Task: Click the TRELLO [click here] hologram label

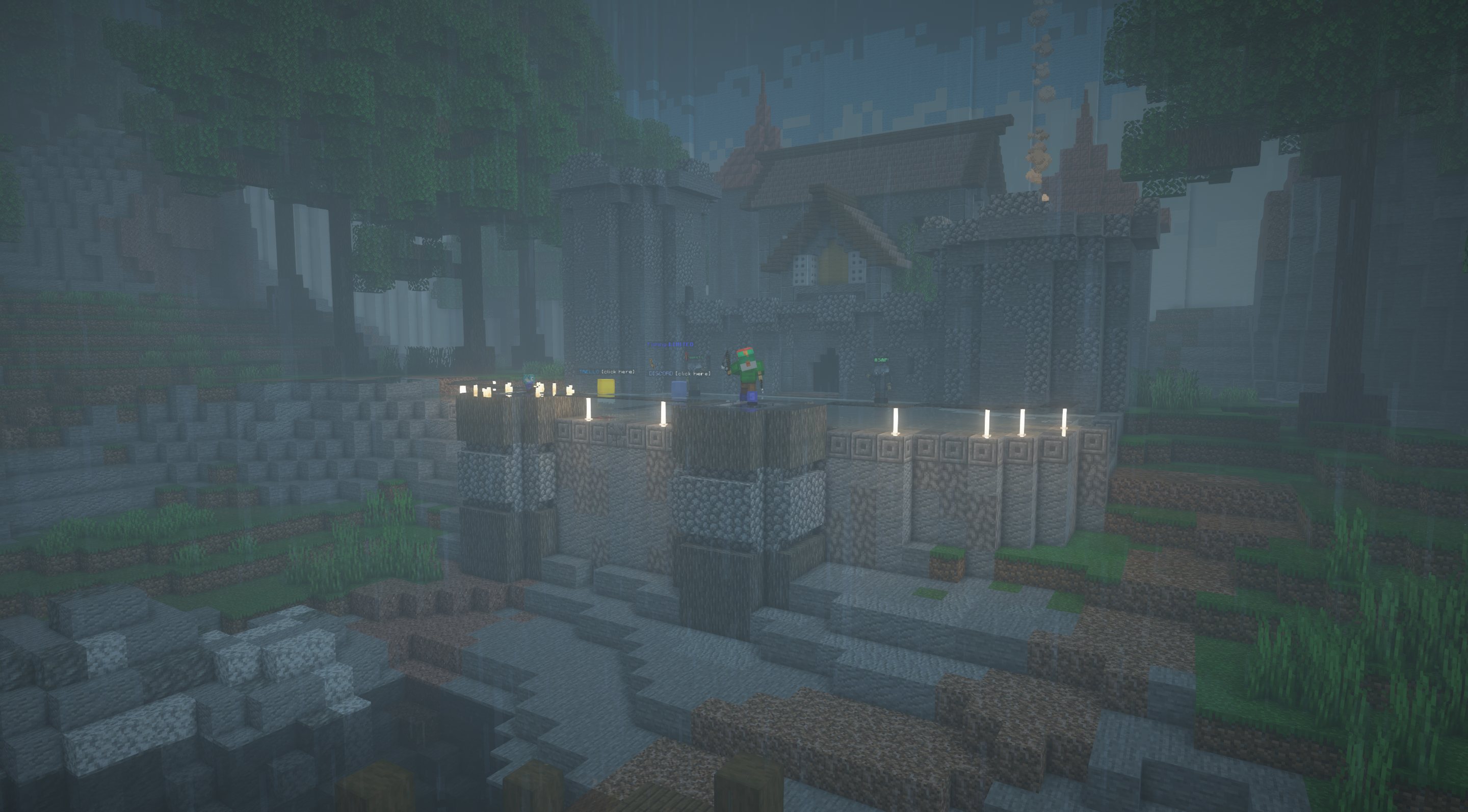Action: point(607,372)
